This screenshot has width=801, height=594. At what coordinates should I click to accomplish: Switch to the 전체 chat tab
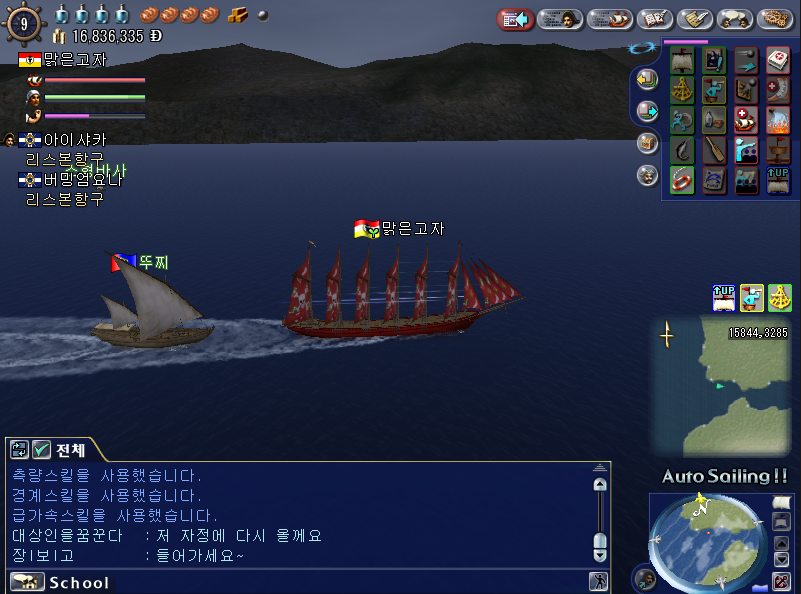(x=70, y=450)
